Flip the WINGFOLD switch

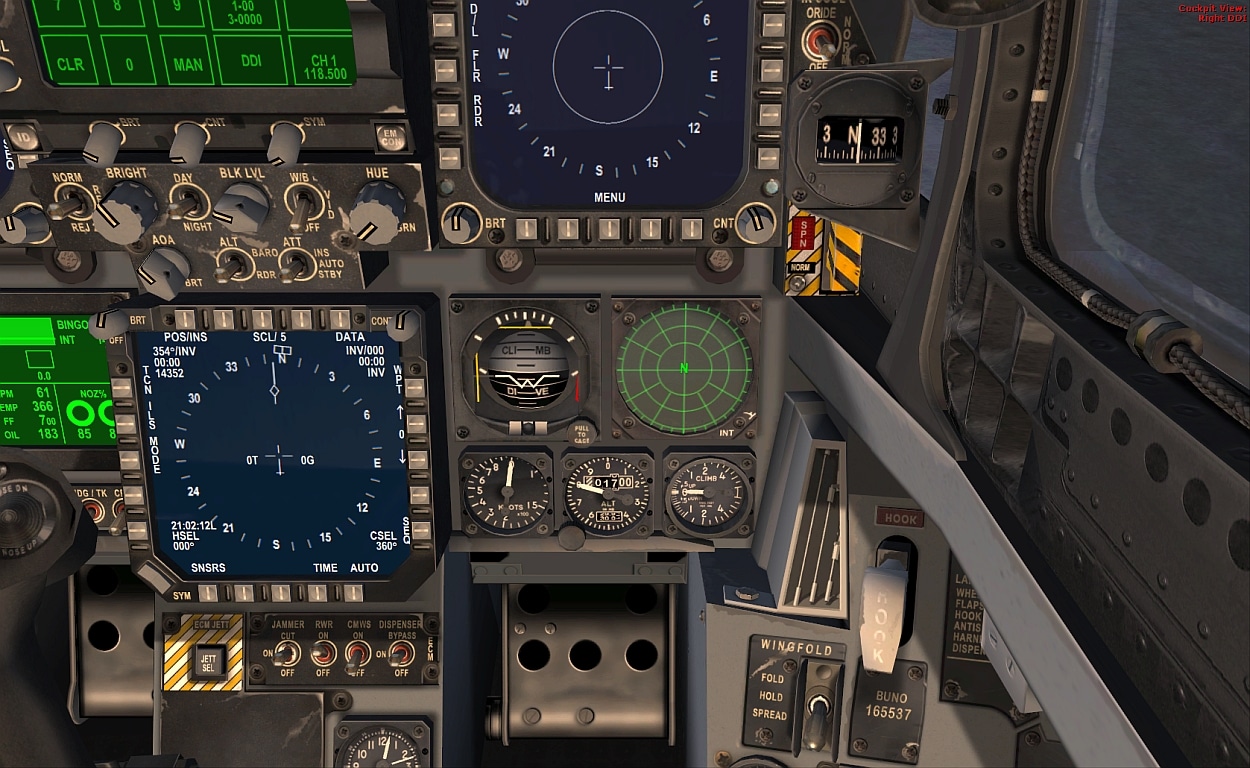819,708
